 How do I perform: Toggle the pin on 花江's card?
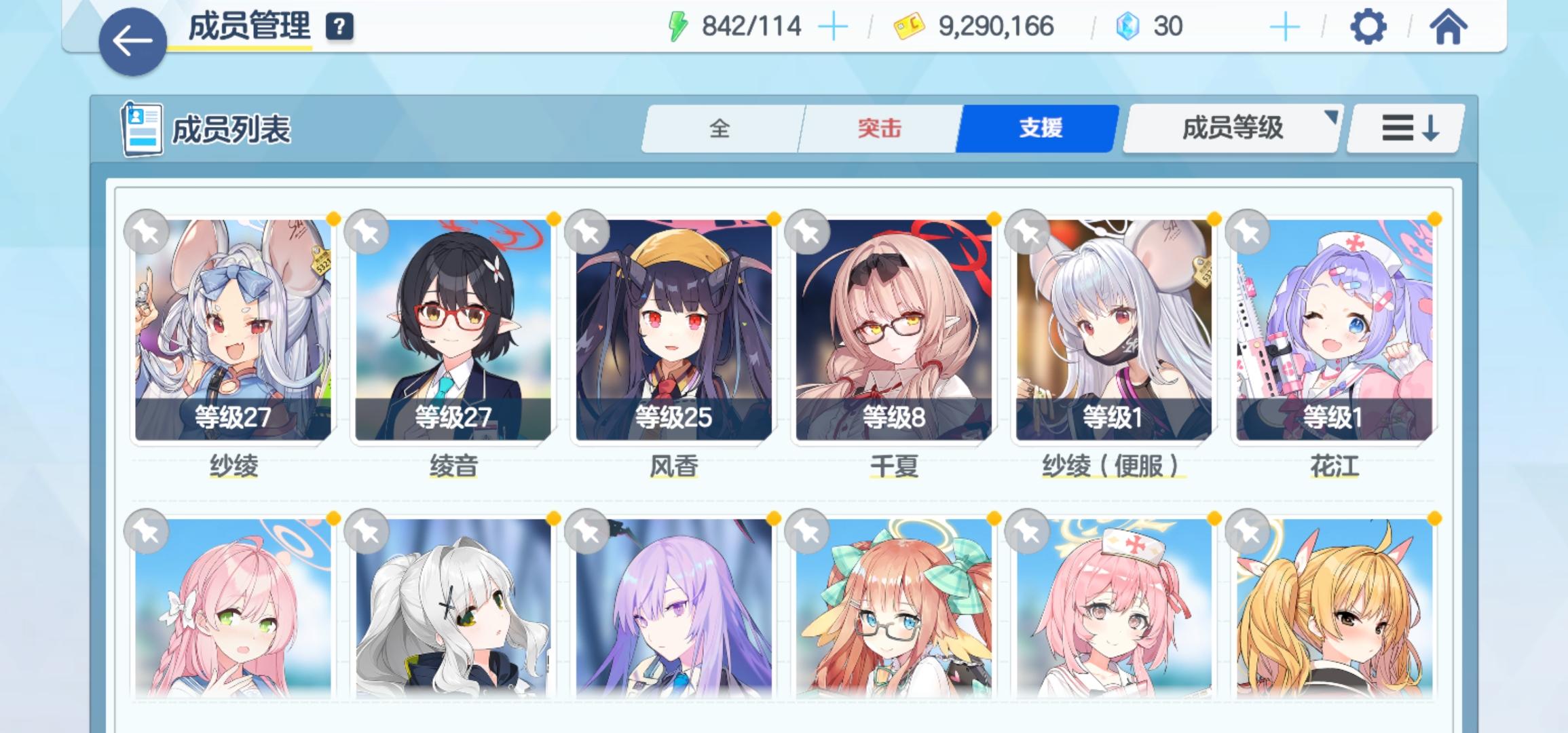coord(1249,231)
